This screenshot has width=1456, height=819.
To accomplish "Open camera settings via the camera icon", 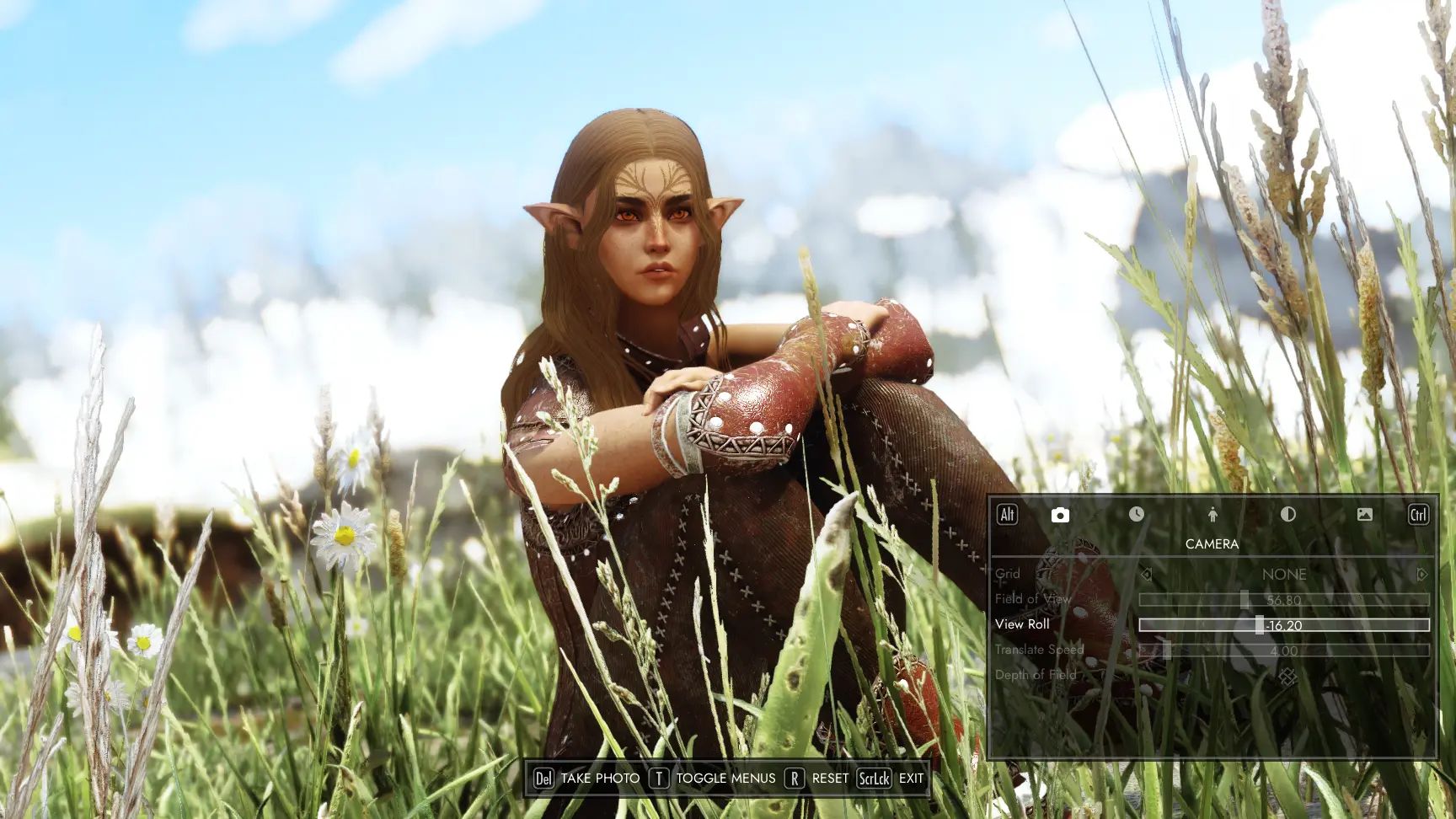I will click(x=1060, y=515).
